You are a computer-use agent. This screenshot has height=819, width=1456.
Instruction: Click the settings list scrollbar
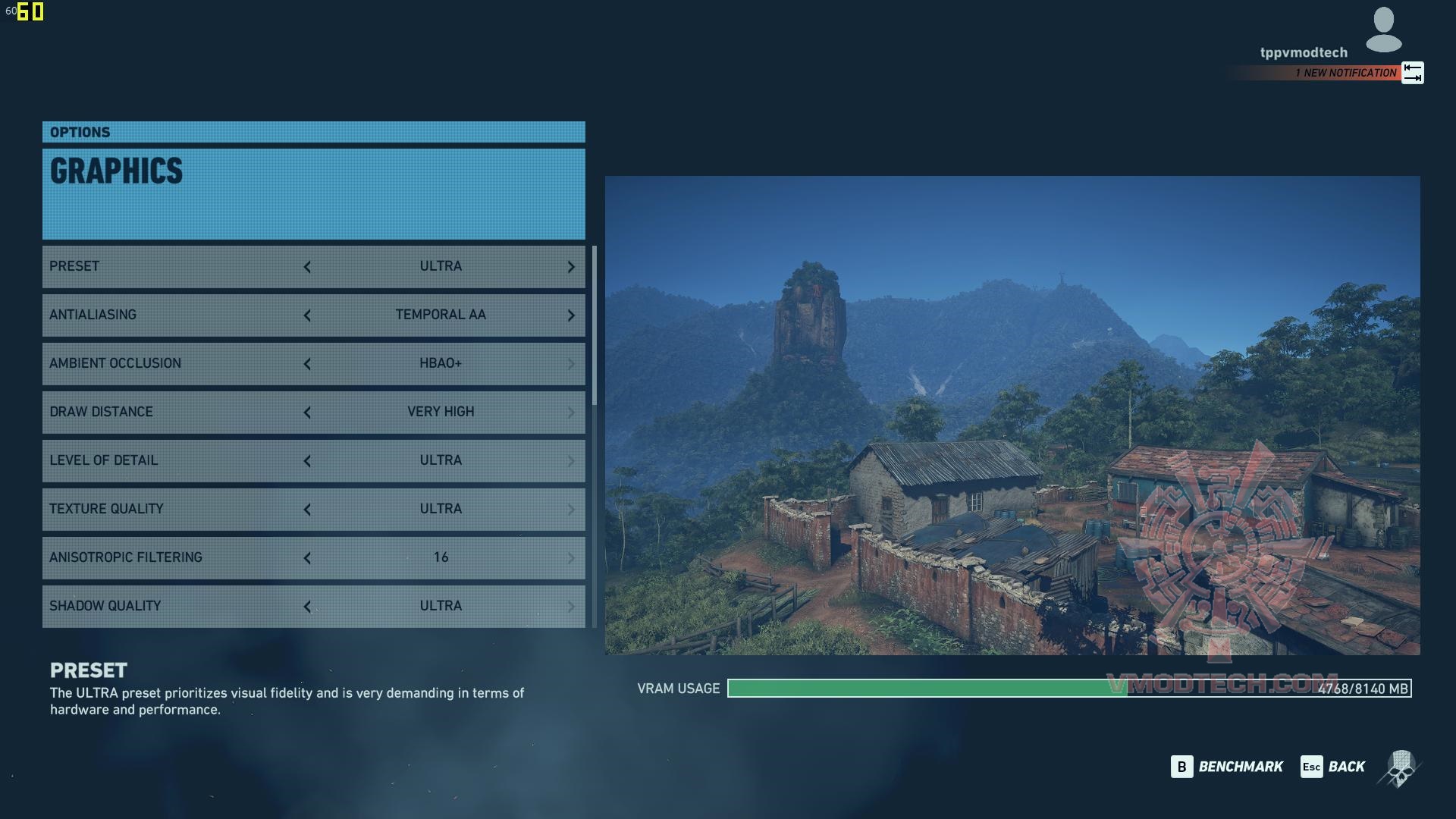595,326
